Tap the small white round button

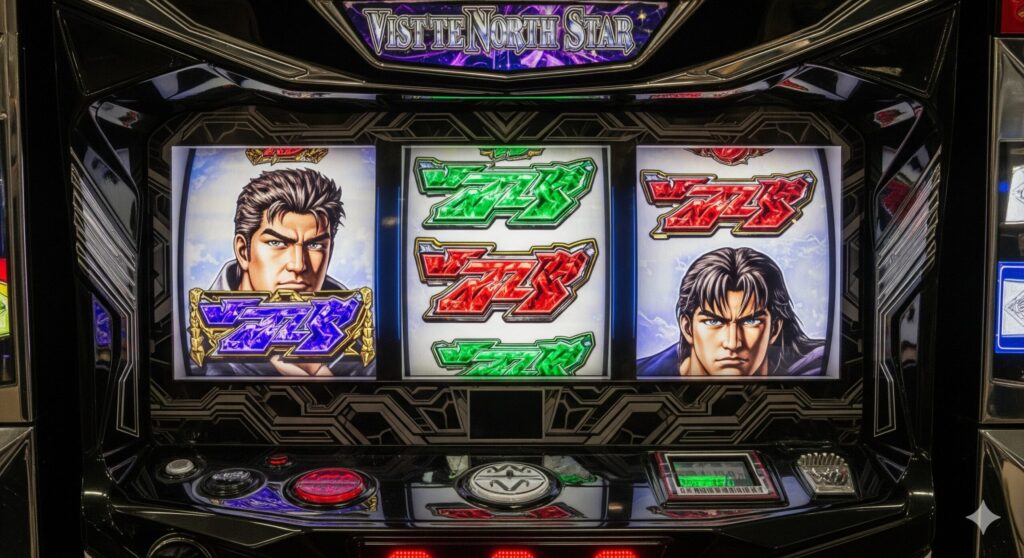click(180, 467)
